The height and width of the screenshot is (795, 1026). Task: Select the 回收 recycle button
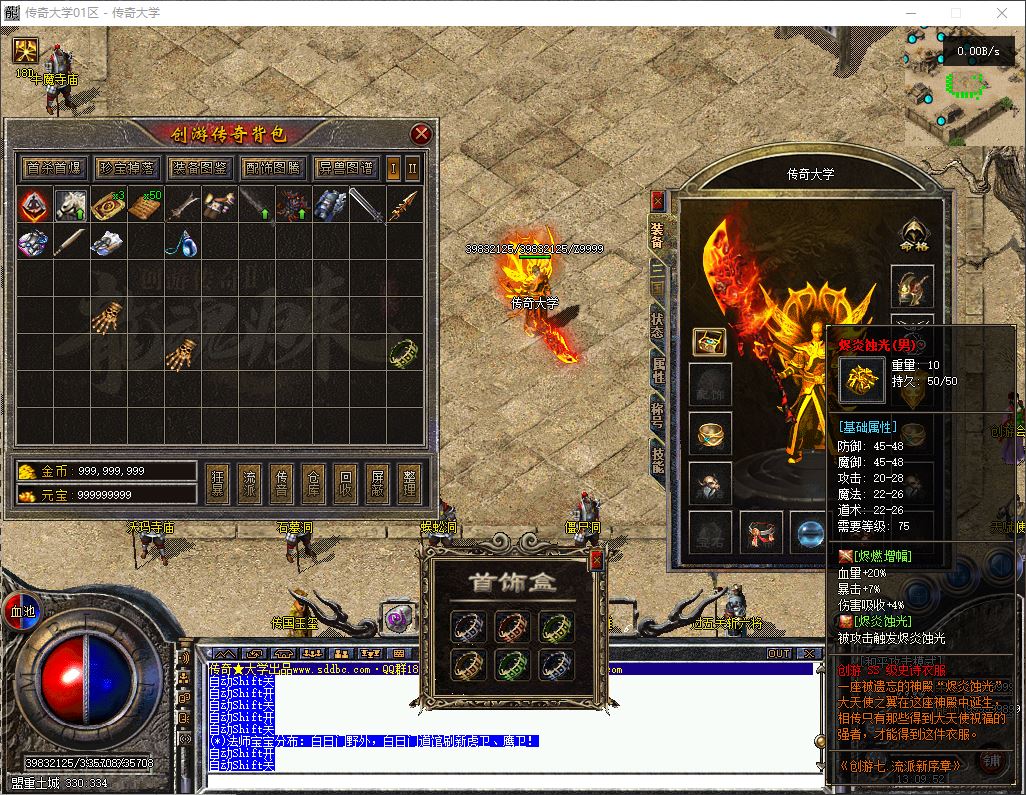click(346, 483)
